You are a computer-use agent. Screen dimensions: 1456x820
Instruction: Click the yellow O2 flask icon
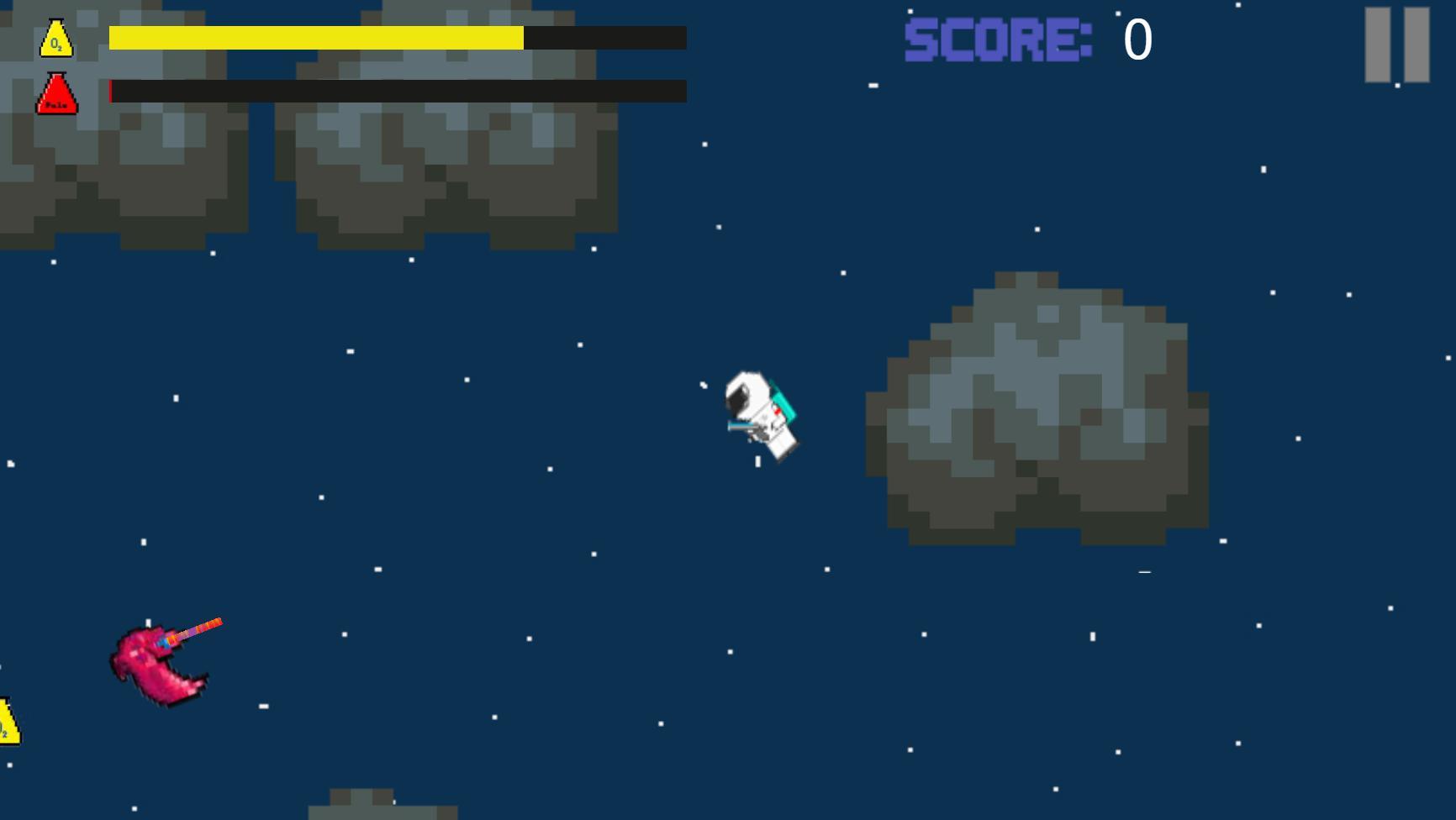click(x=55, y=37)
